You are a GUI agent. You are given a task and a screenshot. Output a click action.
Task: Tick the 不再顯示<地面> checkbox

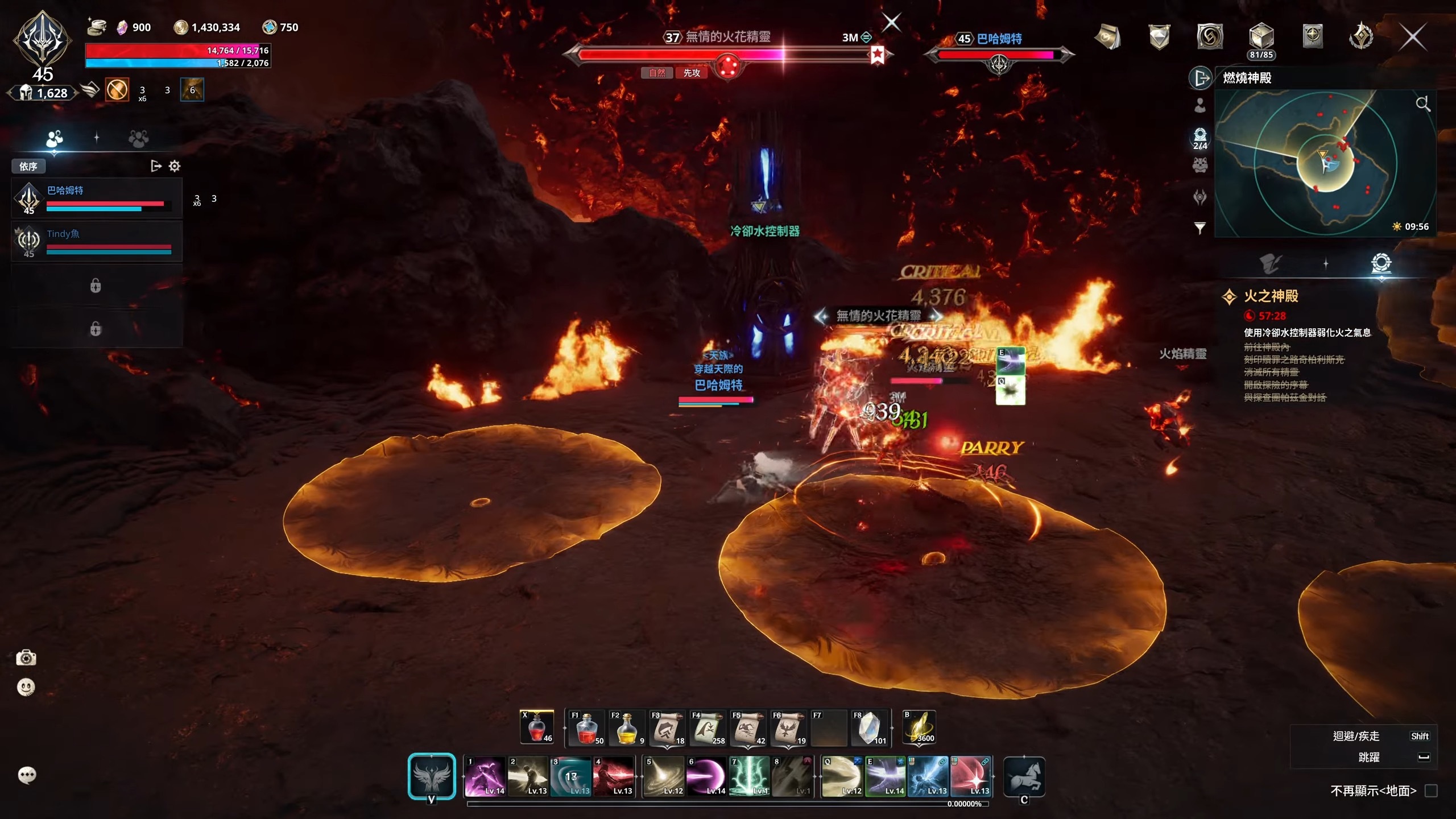coord(1431,791)
